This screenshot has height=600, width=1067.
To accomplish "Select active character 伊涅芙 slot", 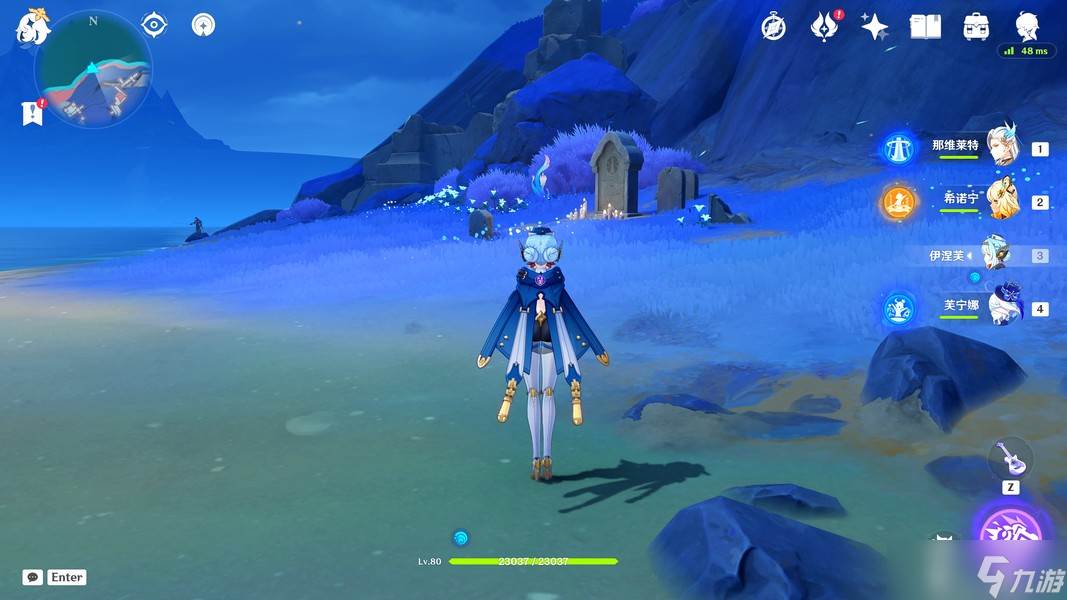I will tap(997, 255).
